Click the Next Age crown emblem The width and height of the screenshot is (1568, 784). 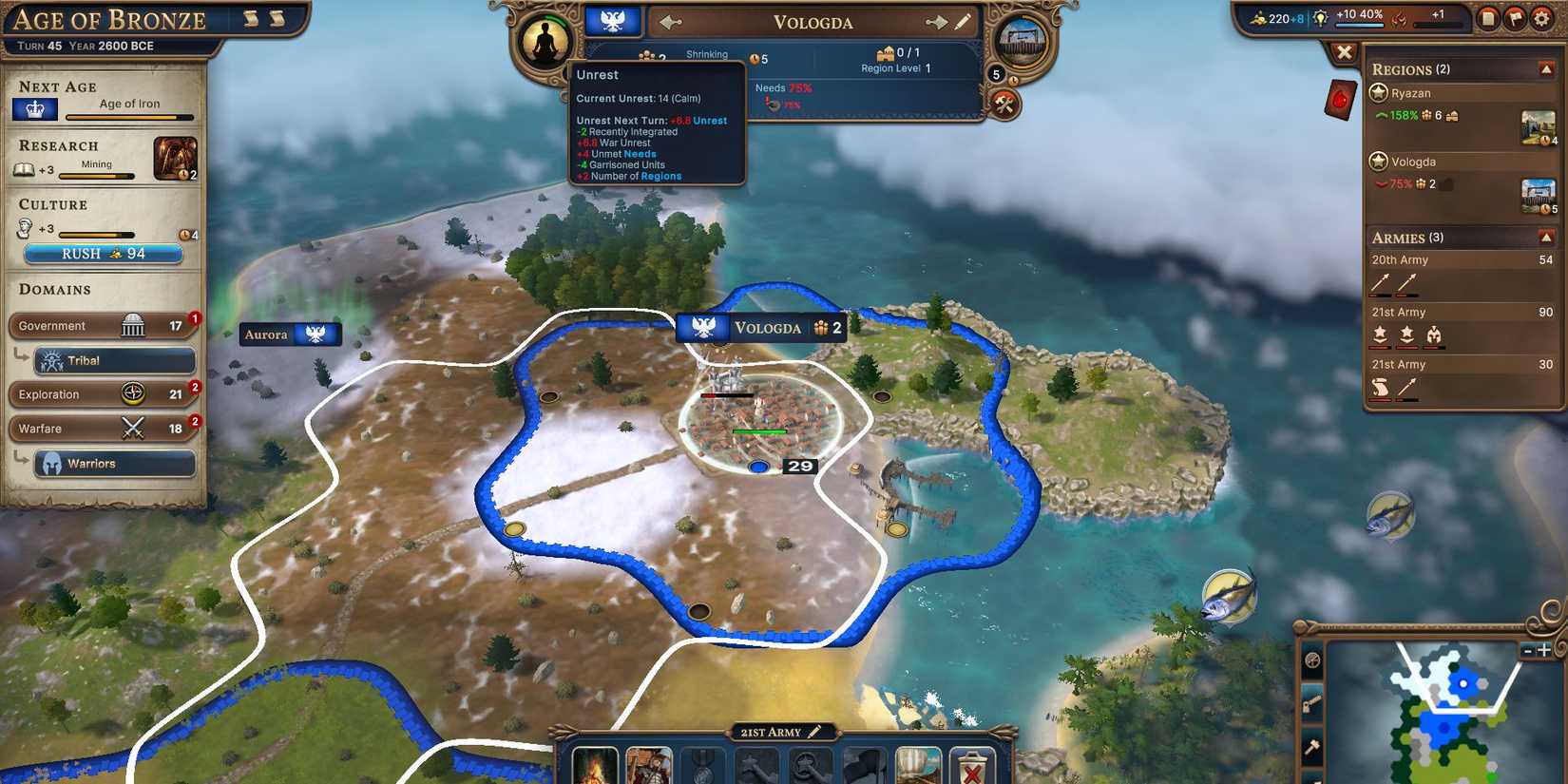pyautogui.click(x=34, y=108)
